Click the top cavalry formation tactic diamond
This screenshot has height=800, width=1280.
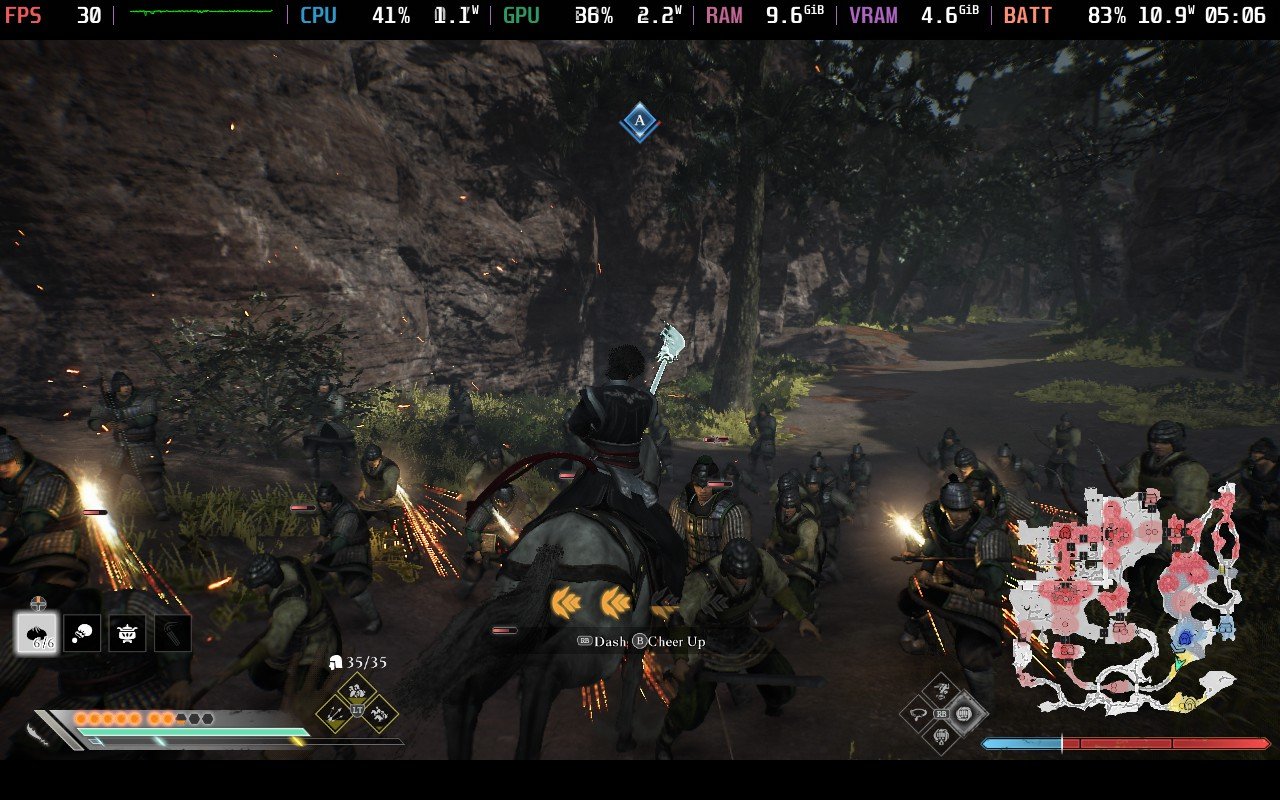[356, 690]
